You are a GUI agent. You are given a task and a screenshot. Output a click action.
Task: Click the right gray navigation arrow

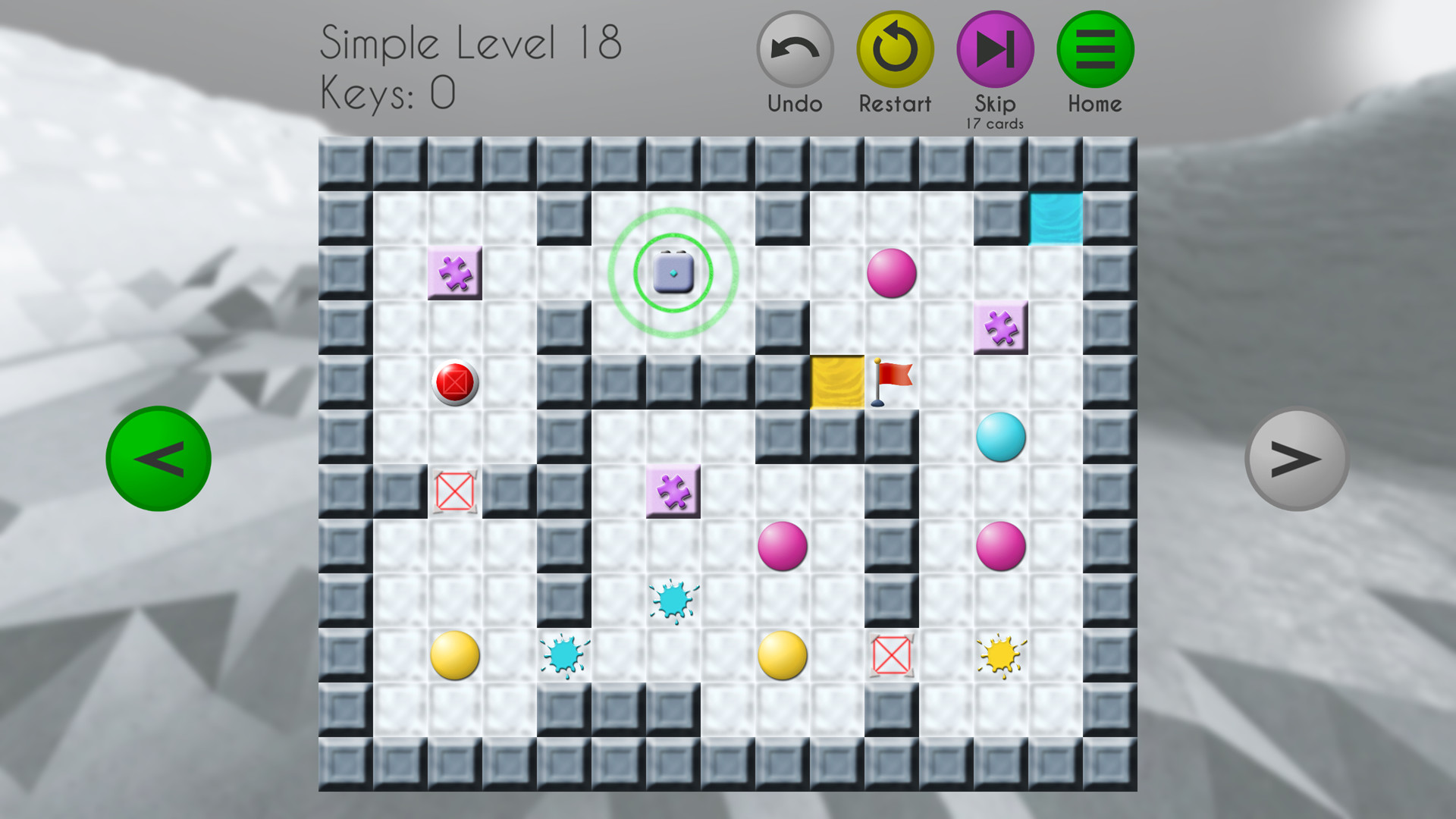point(1298,458)
